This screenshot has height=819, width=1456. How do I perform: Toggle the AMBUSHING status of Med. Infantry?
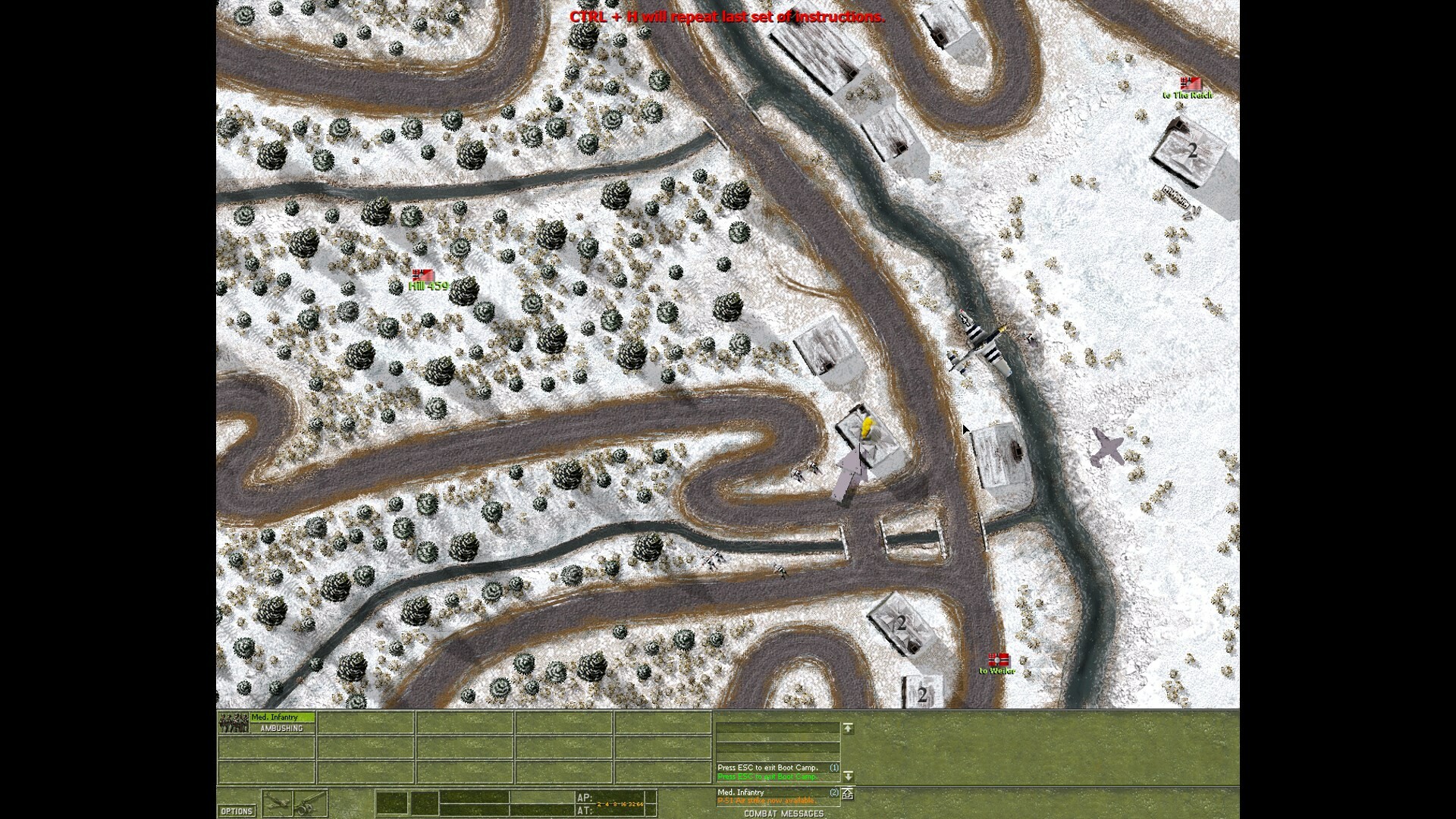(x=282, y=728)
